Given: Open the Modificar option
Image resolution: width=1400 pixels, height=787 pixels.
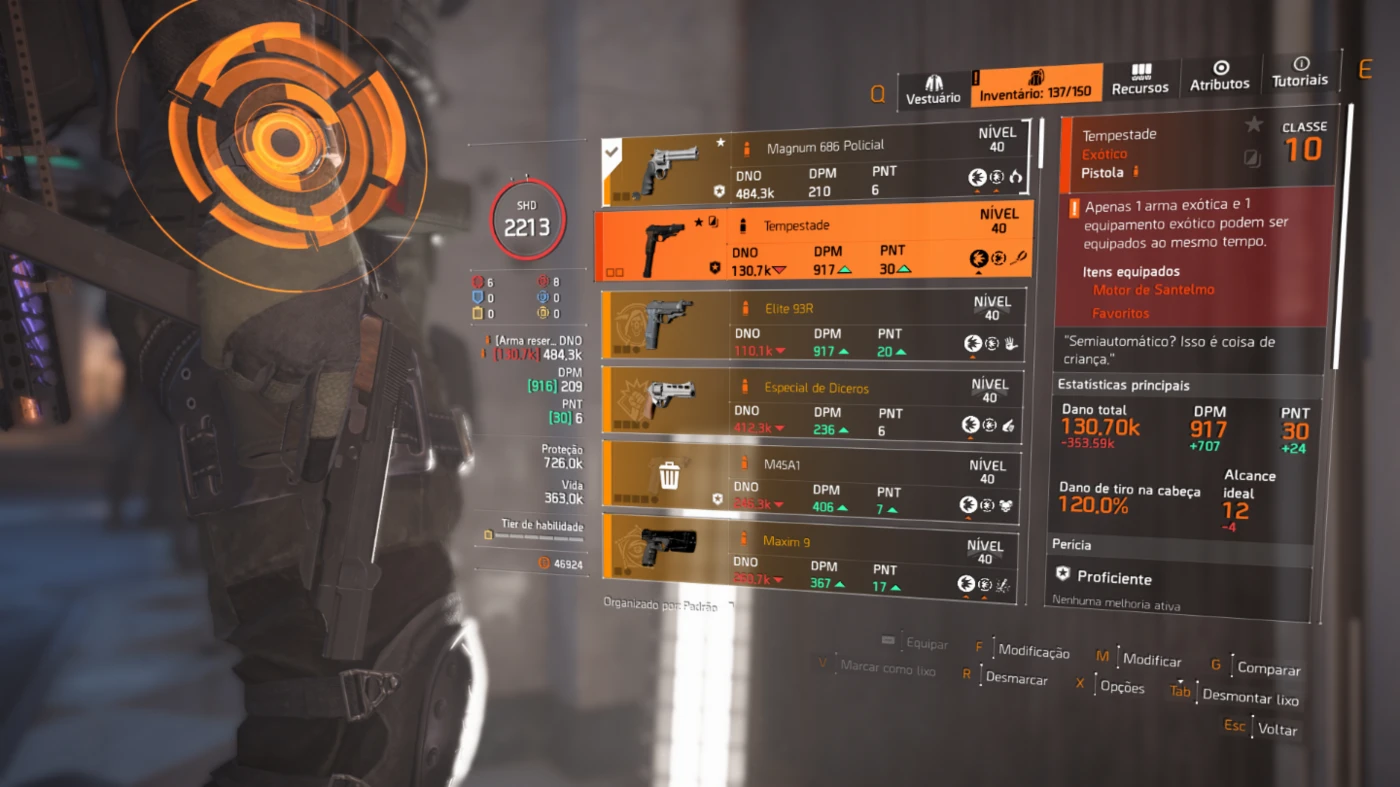Looking at the screenshot, I should [1151, 660].
